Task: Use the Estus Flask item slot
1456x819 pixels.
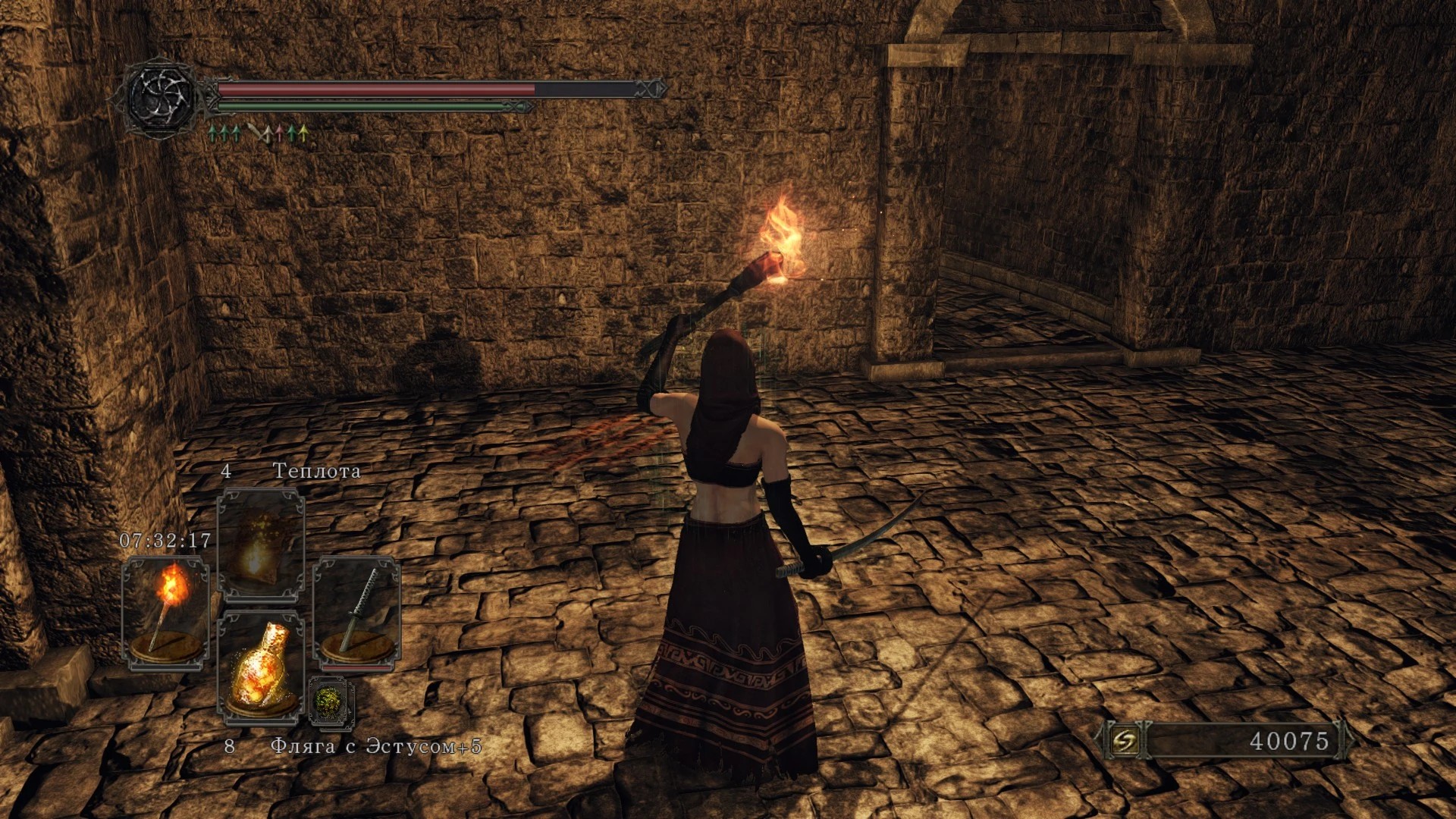Action: point(260,667)
